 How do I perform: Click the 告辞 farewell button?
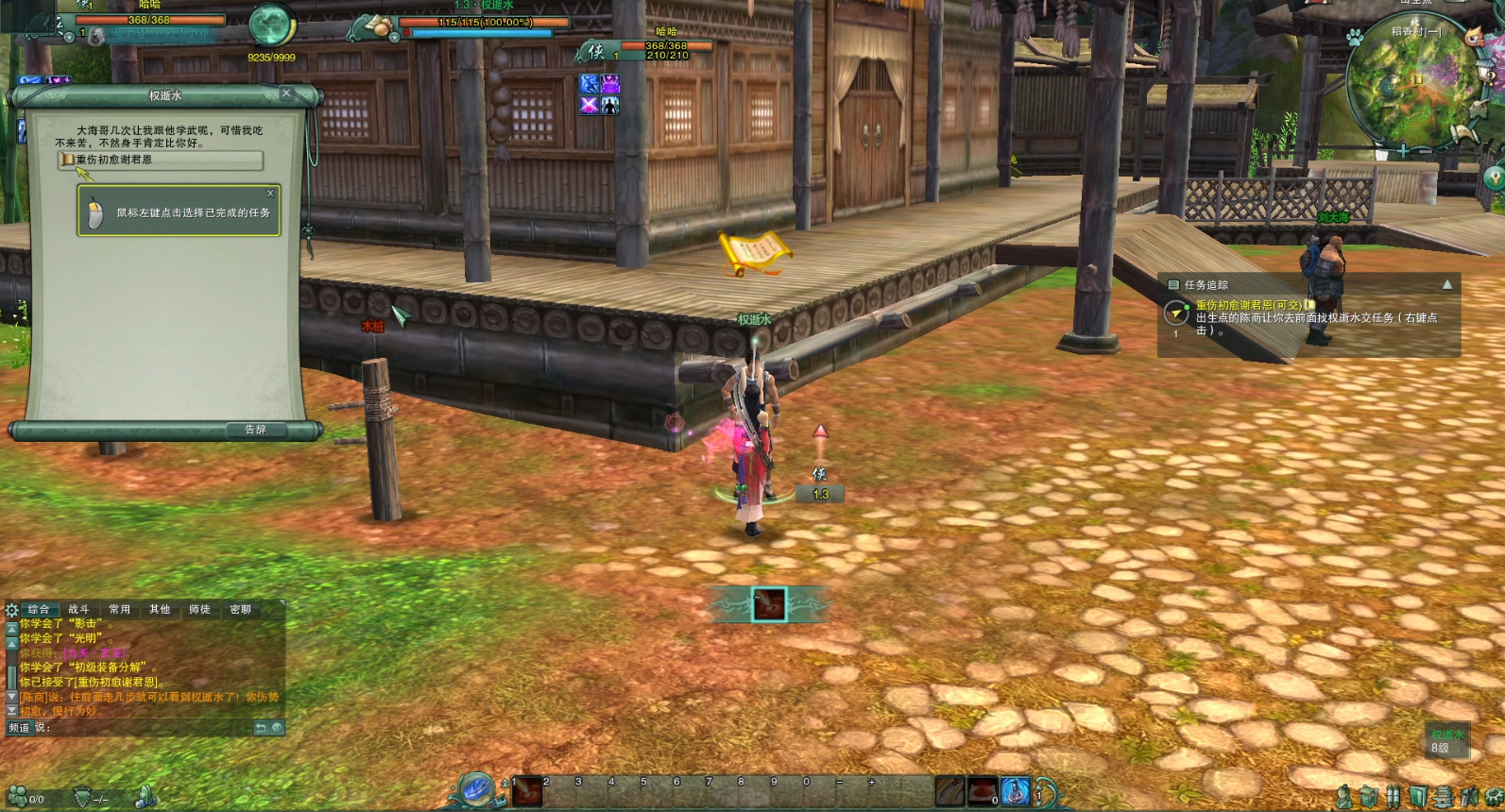point(255,430)
